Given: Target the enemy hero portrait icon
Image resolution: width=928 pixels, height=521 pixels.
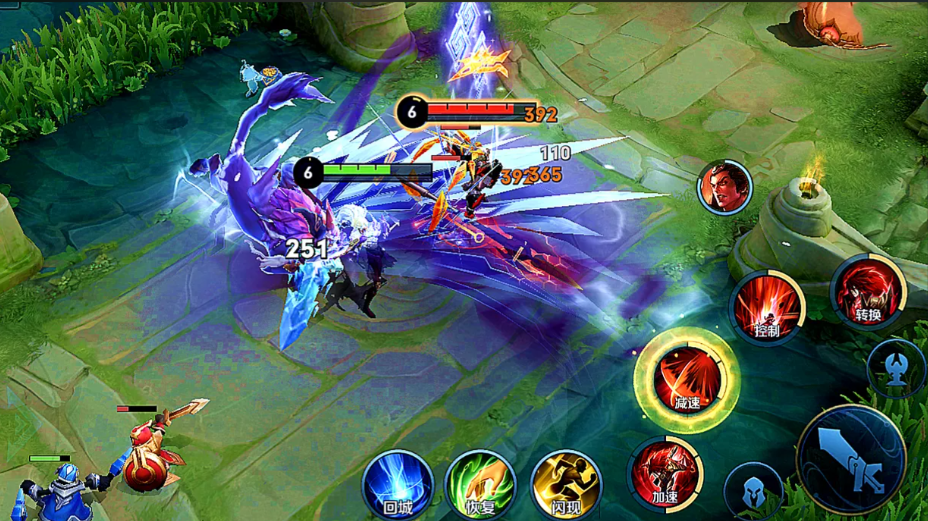Looking at the screenshot, I should pyautogui.click(x=724, y=187).
